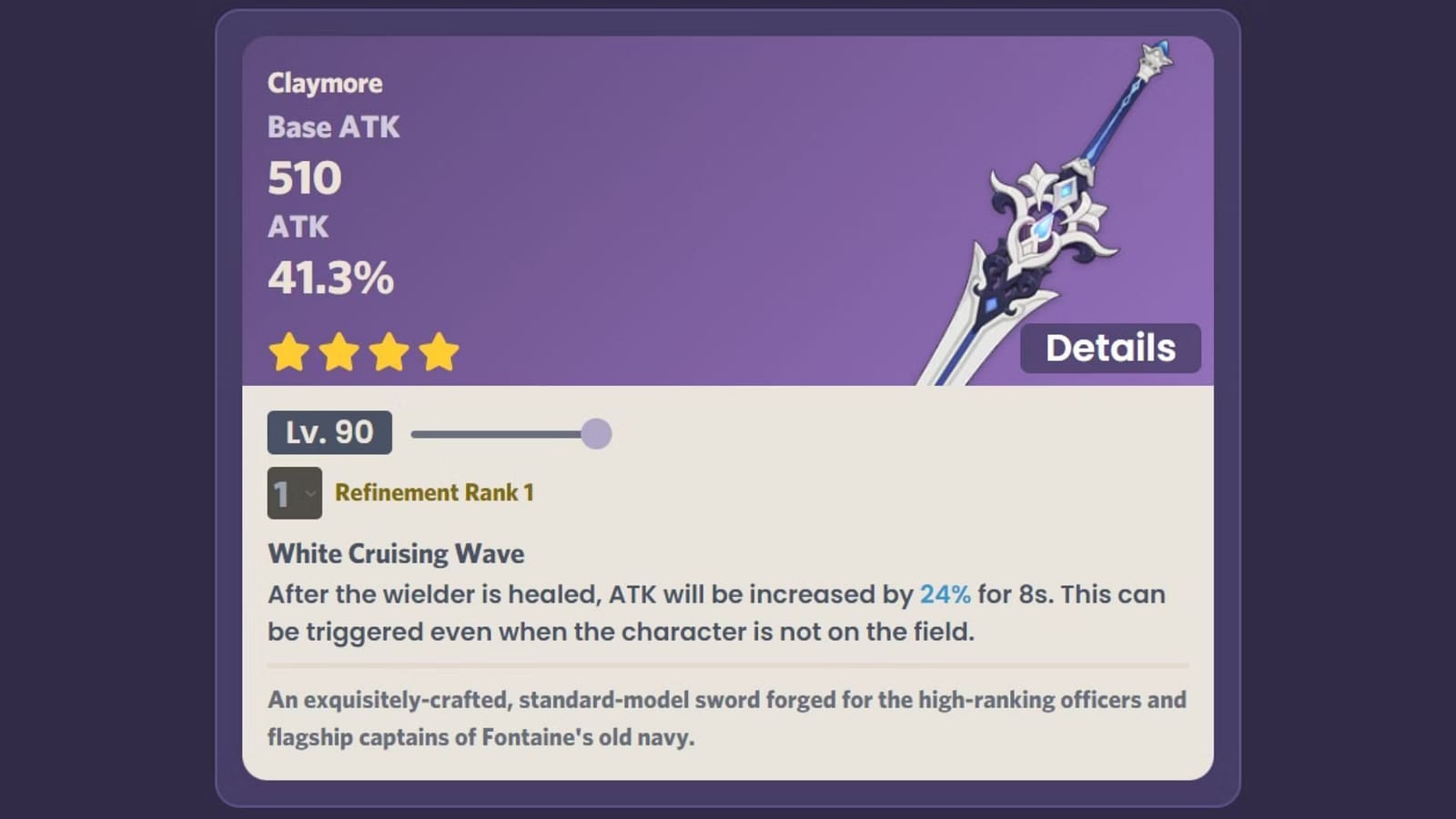Viewport: 1456px width, 819px height.
Task: Select the third rarity star
Action: [x=389, y=350]
